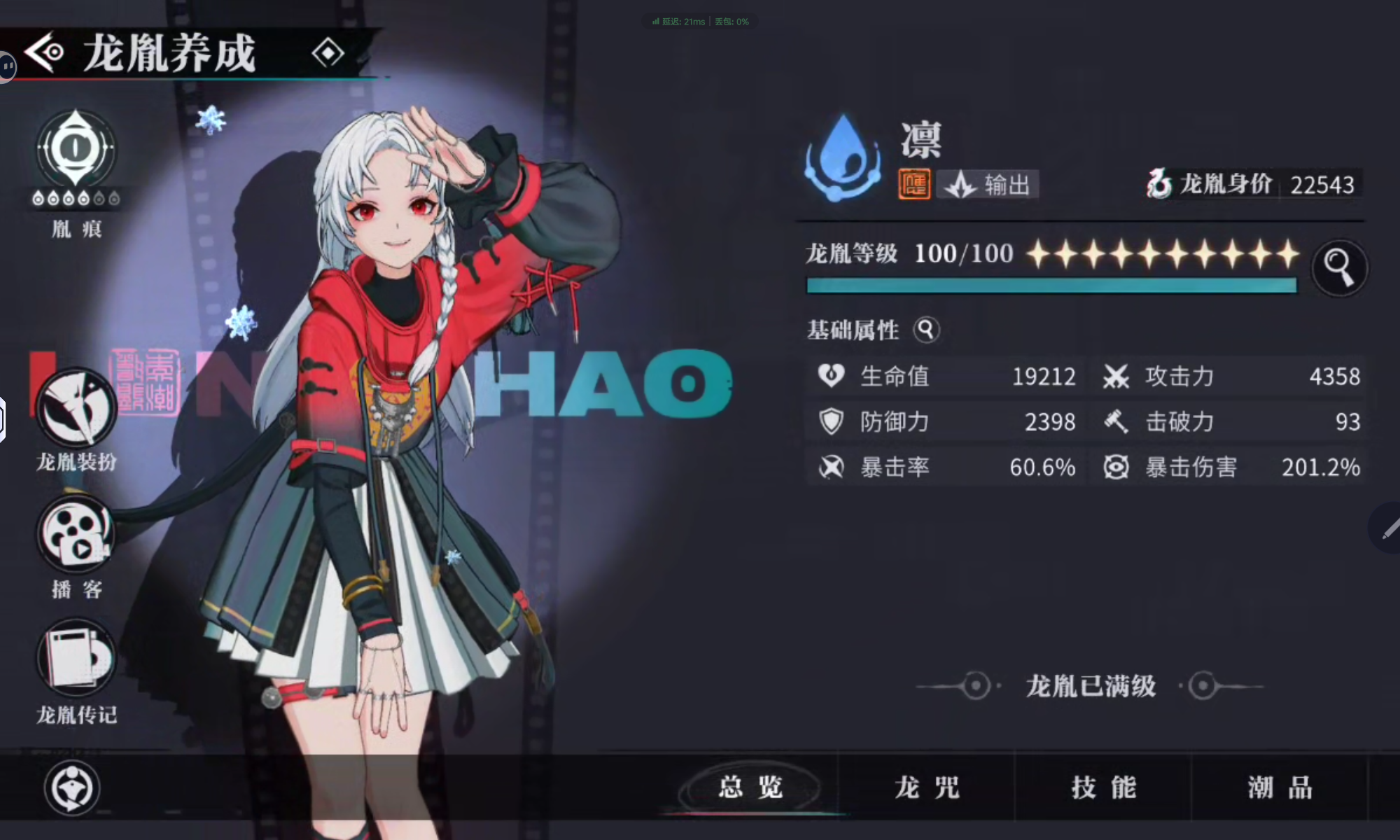Viewport: 1400px width, 840px height.
Task: Click the magnifier next to the level stars
Action: 1340,267
